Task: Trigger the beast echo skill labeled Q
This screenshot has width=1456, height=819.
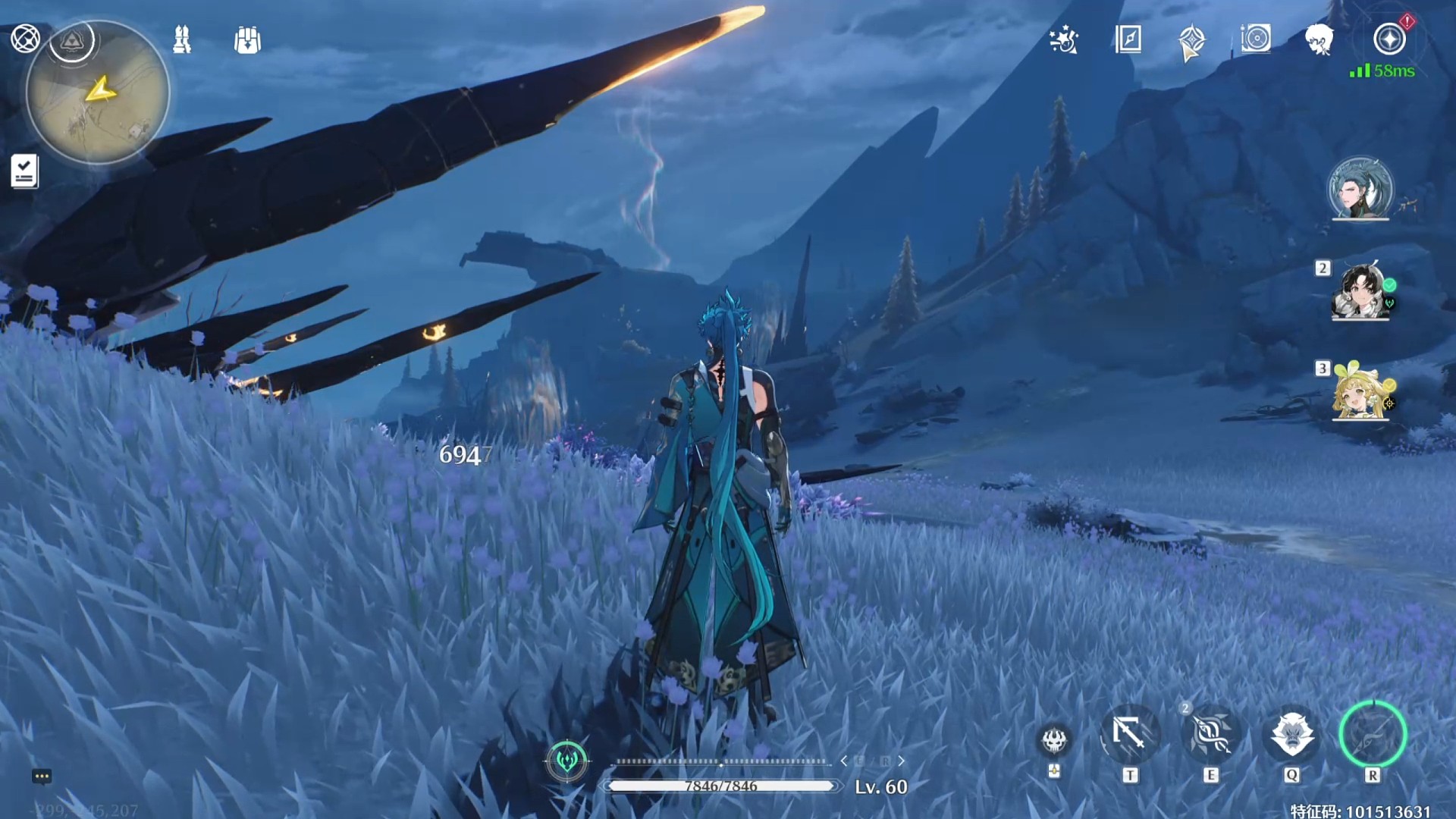Action: (1291, 734)
